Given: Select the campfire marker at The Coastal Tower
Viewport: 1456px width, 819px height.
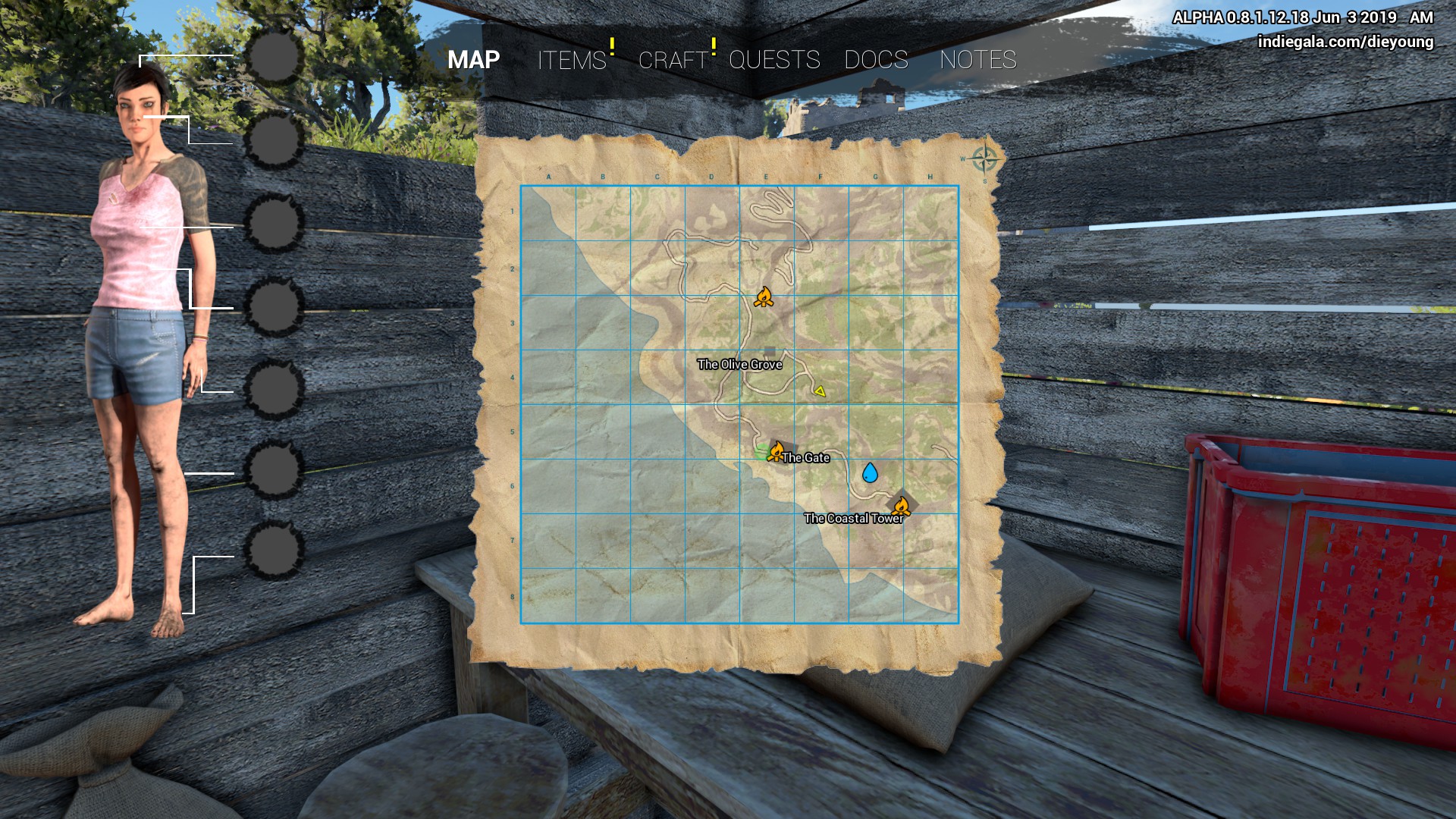Looking at the screenshot, I should pyautogui.click(x=901, y=506).
